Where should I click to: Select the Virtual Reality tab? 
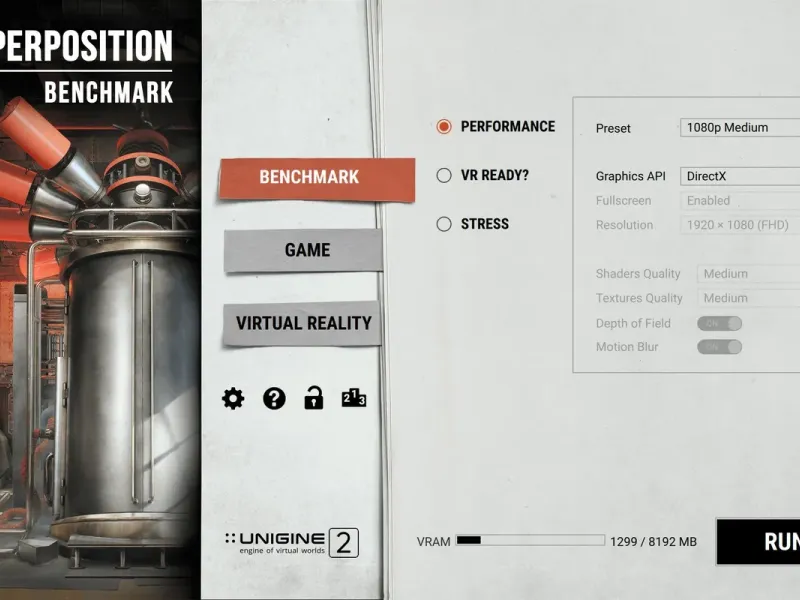coord(303,323)
